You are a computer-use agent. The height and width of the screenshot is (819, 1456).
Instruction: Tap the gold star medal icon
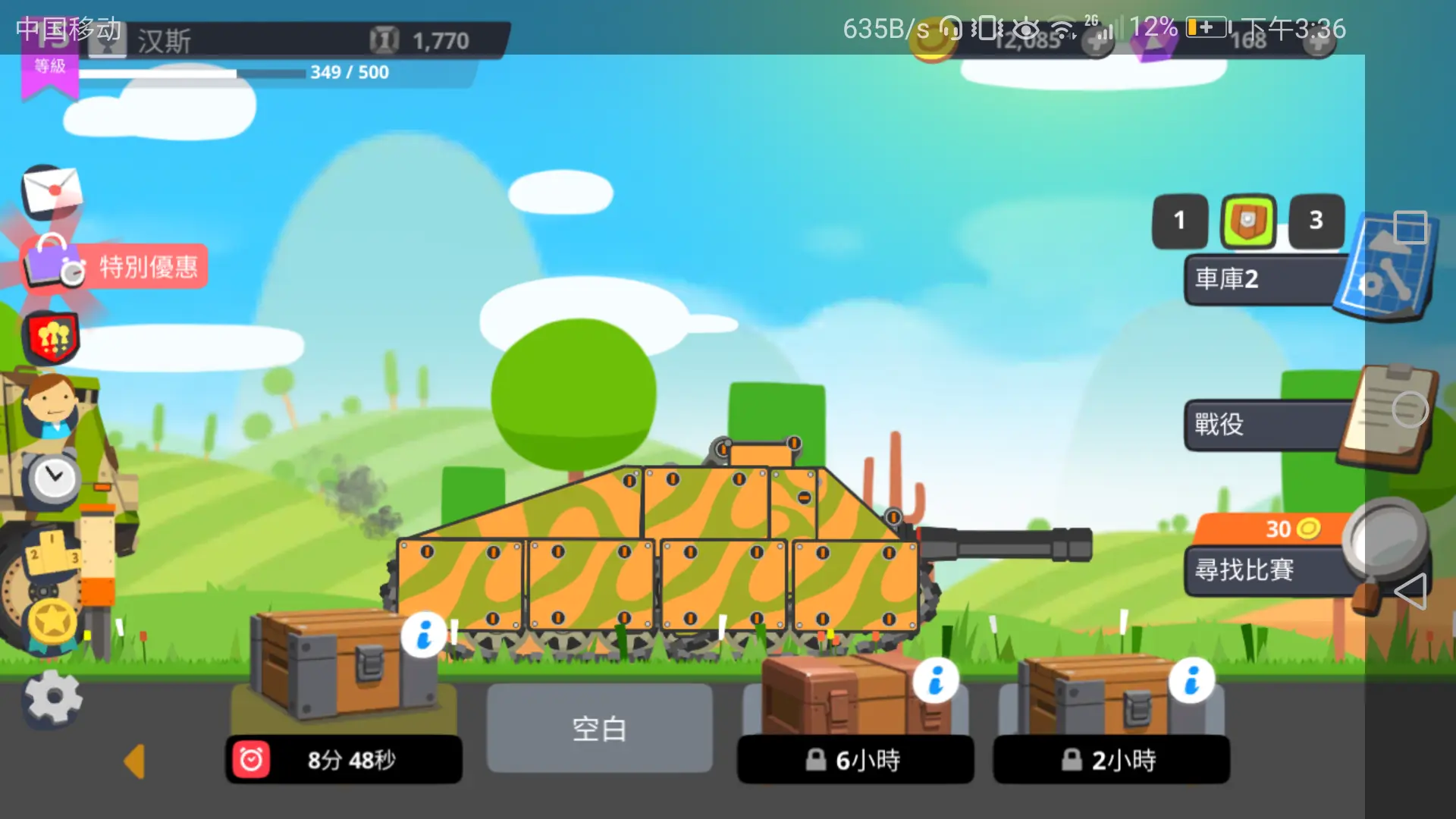pyautogui.click(x=52, y=622)
